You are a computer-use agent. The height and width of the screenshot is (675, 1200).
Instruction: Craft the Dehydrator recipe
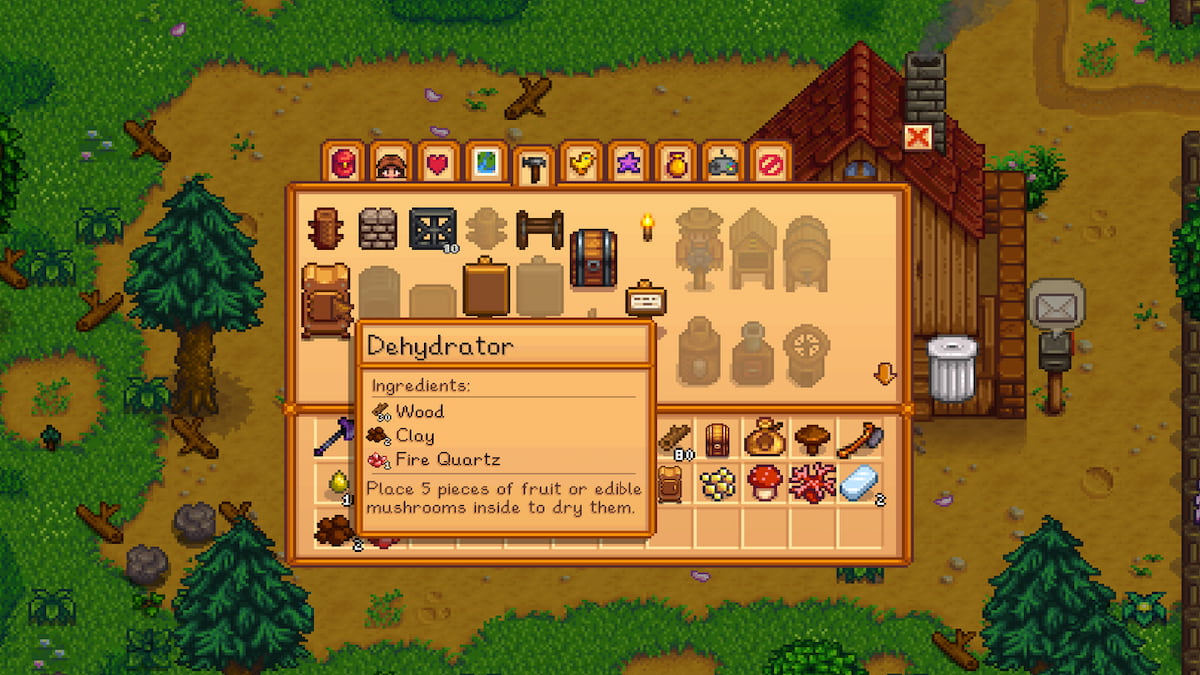(x=326, y=299)
